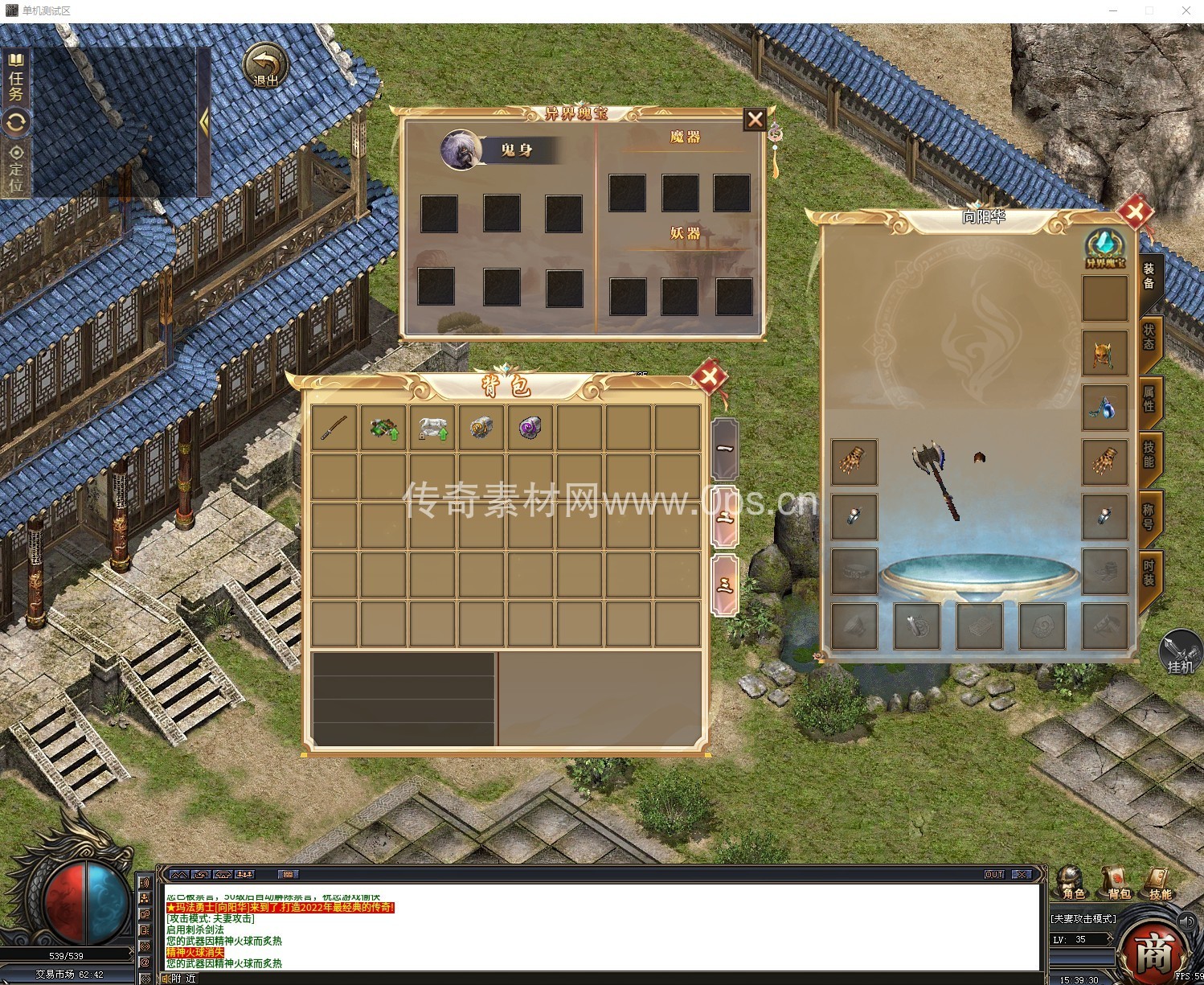Screen dimensions: 1204x985
Task: Open the 时装 fashion tab
Action: pyautogui.click(x=1149, y=572)
